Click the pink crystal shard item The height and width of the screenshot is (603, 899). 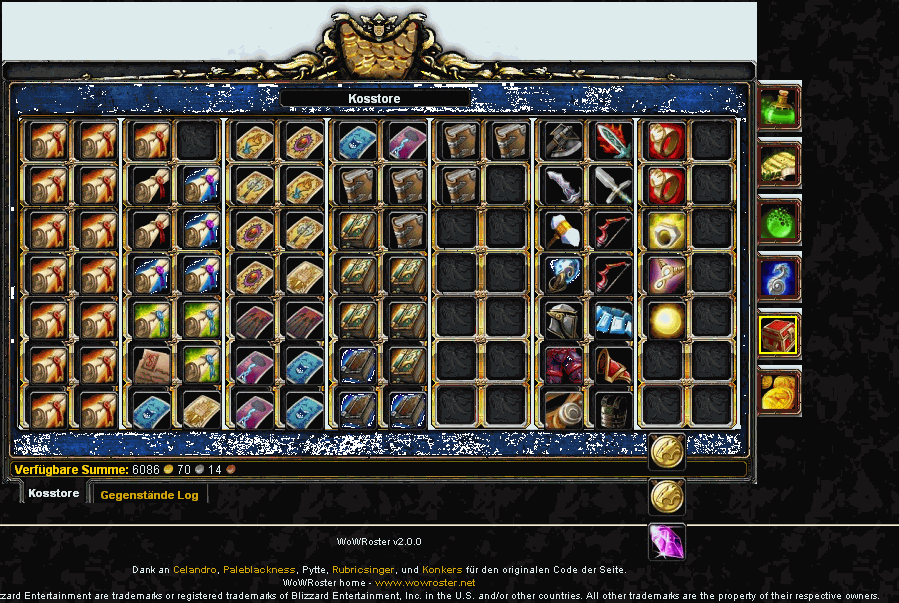tap(667, 541)
